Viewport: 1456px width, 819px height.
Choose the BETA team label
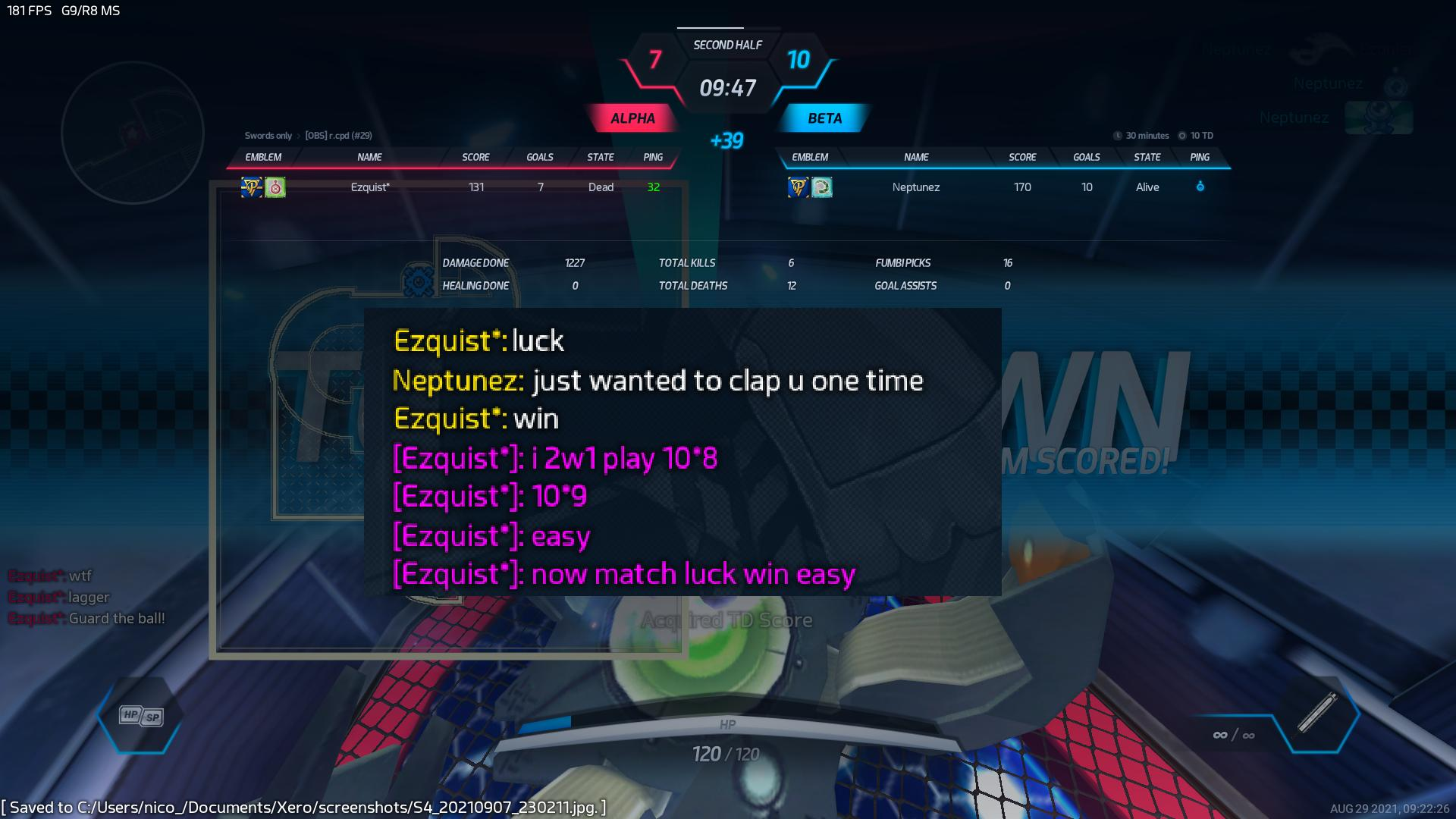click(824, 118)
